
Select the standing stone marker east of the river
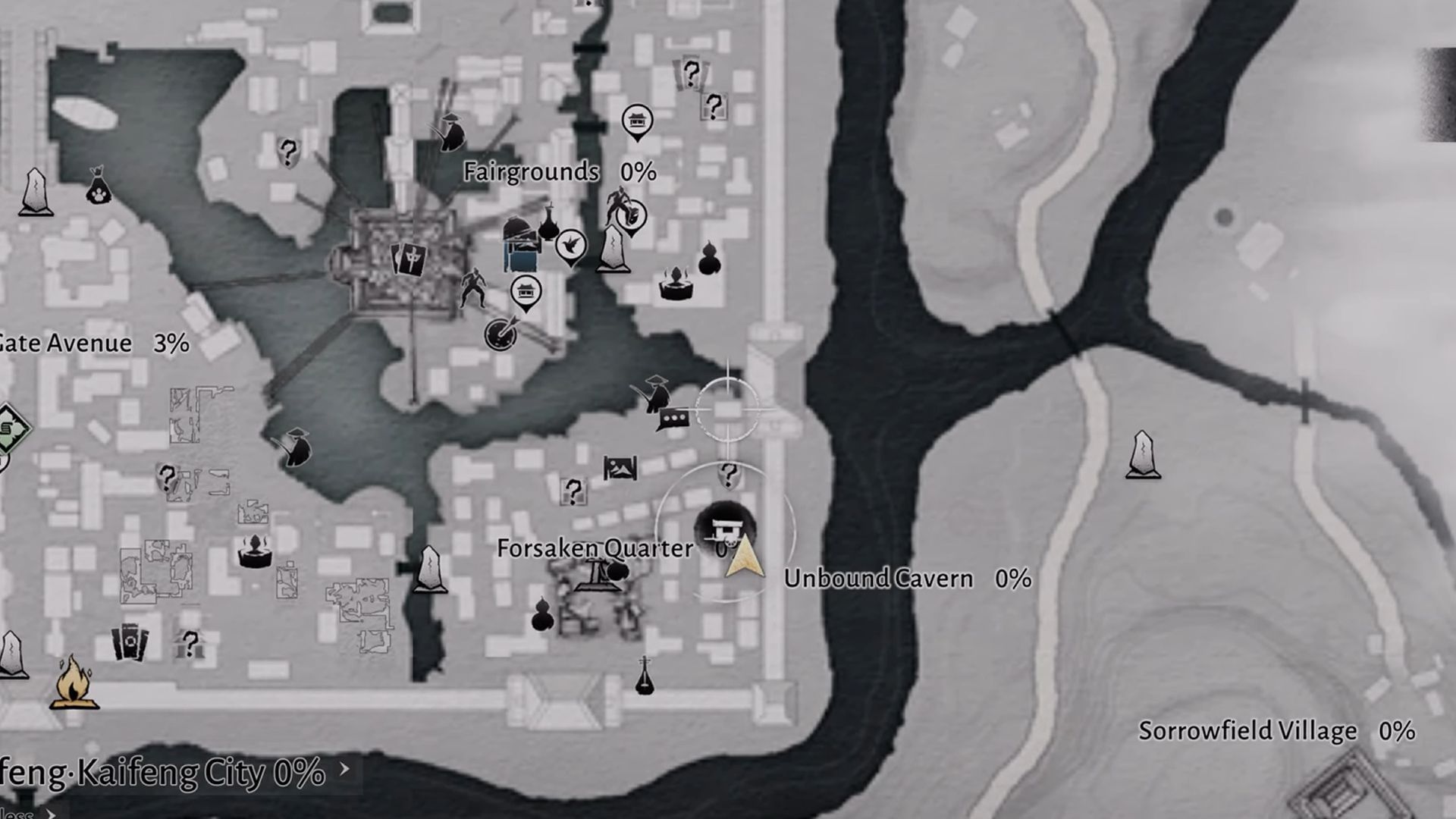1141,455
